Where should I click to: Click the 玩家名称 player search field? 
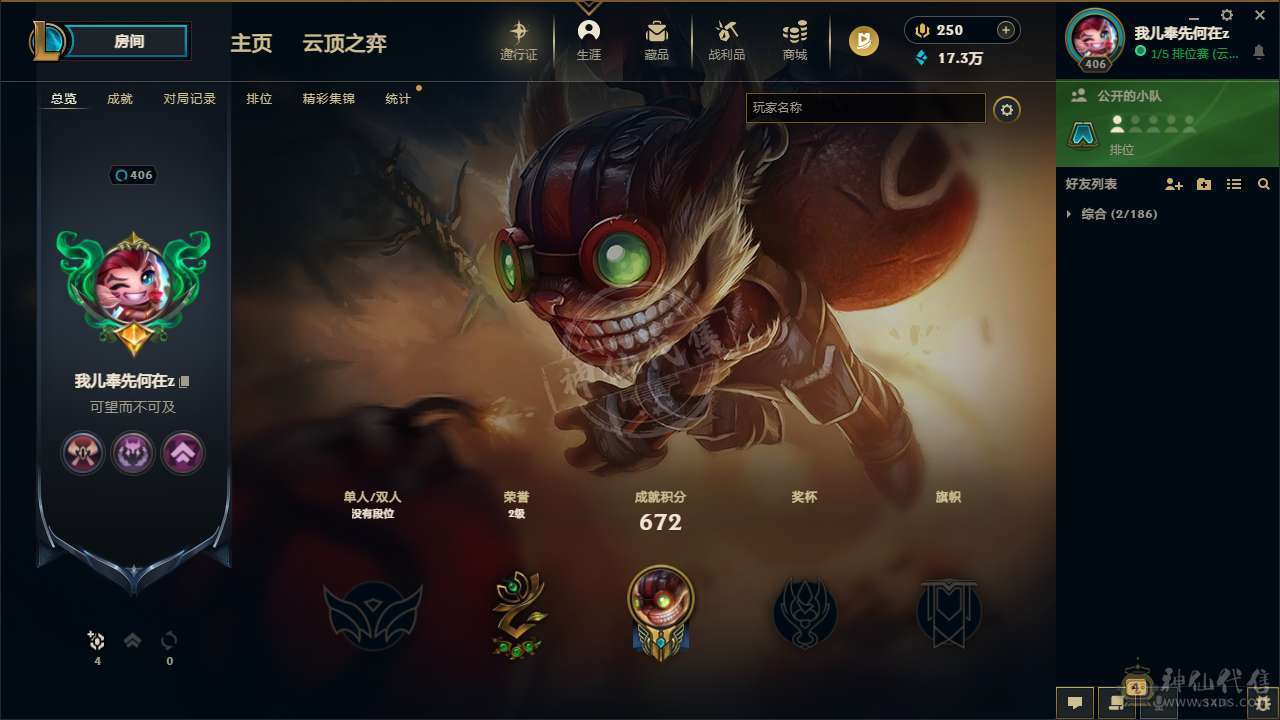click(x=865, y=108)
